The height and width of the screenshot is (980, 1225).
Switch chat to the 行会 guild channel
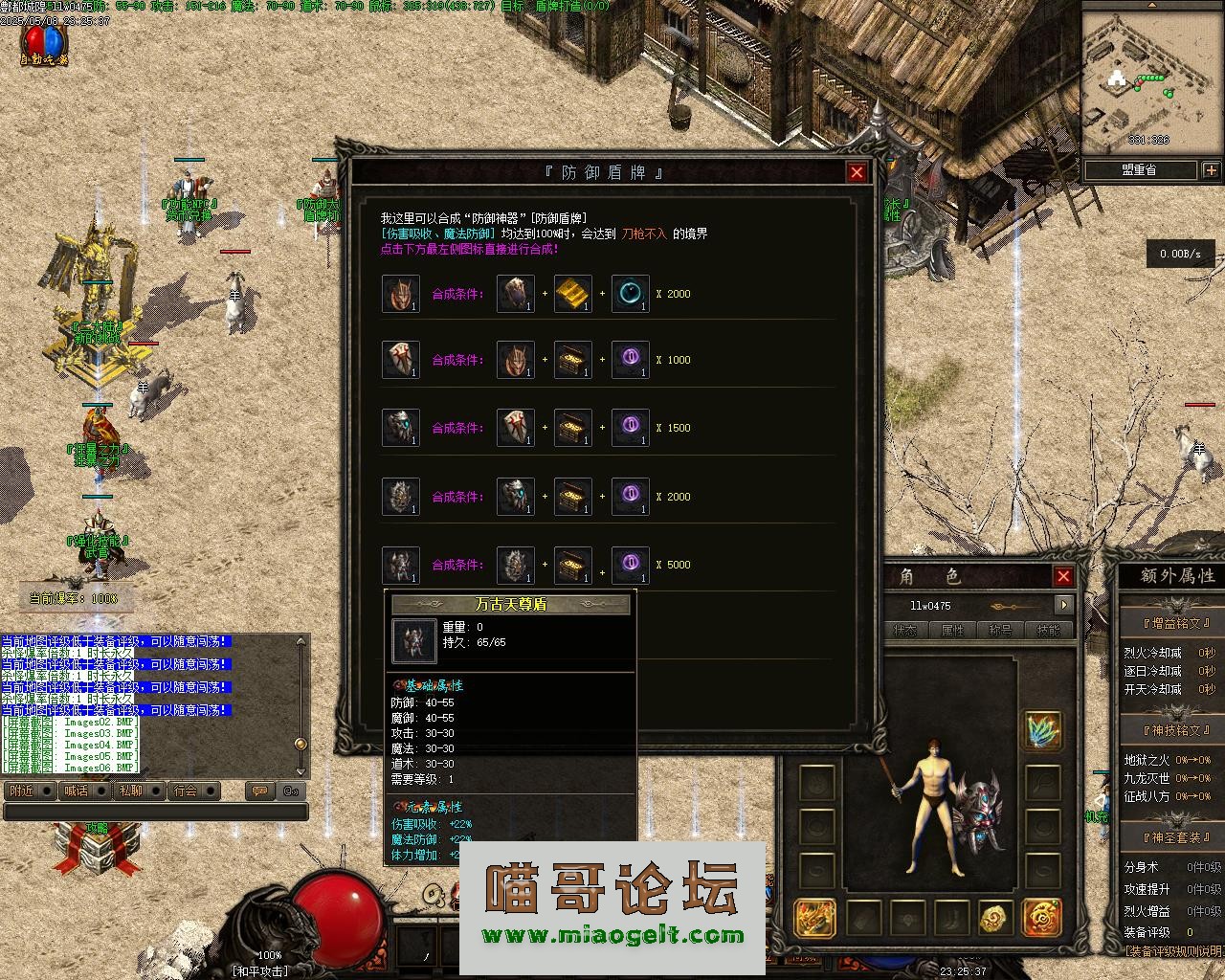pos(186,791)
